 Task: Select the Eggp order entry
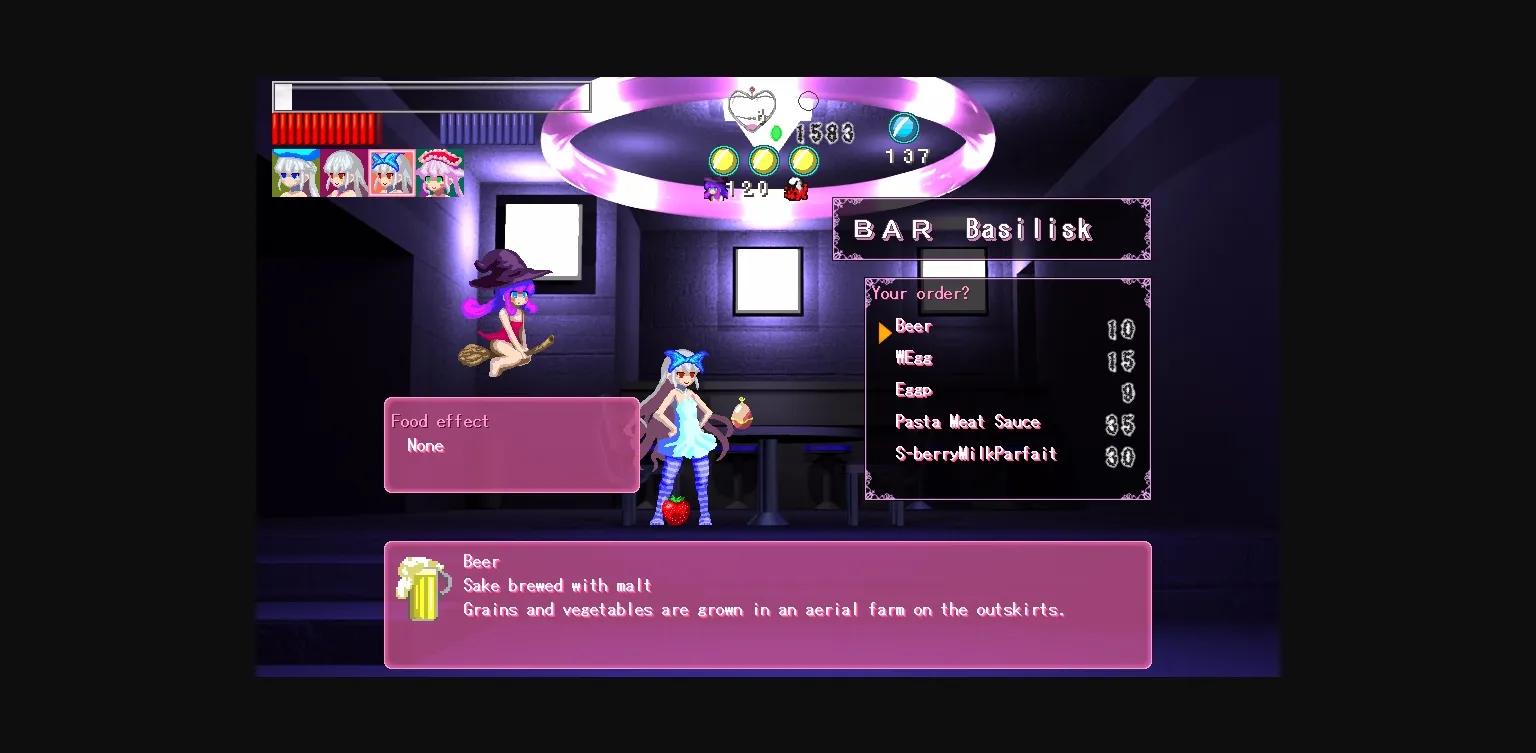[x=913, y=390]
